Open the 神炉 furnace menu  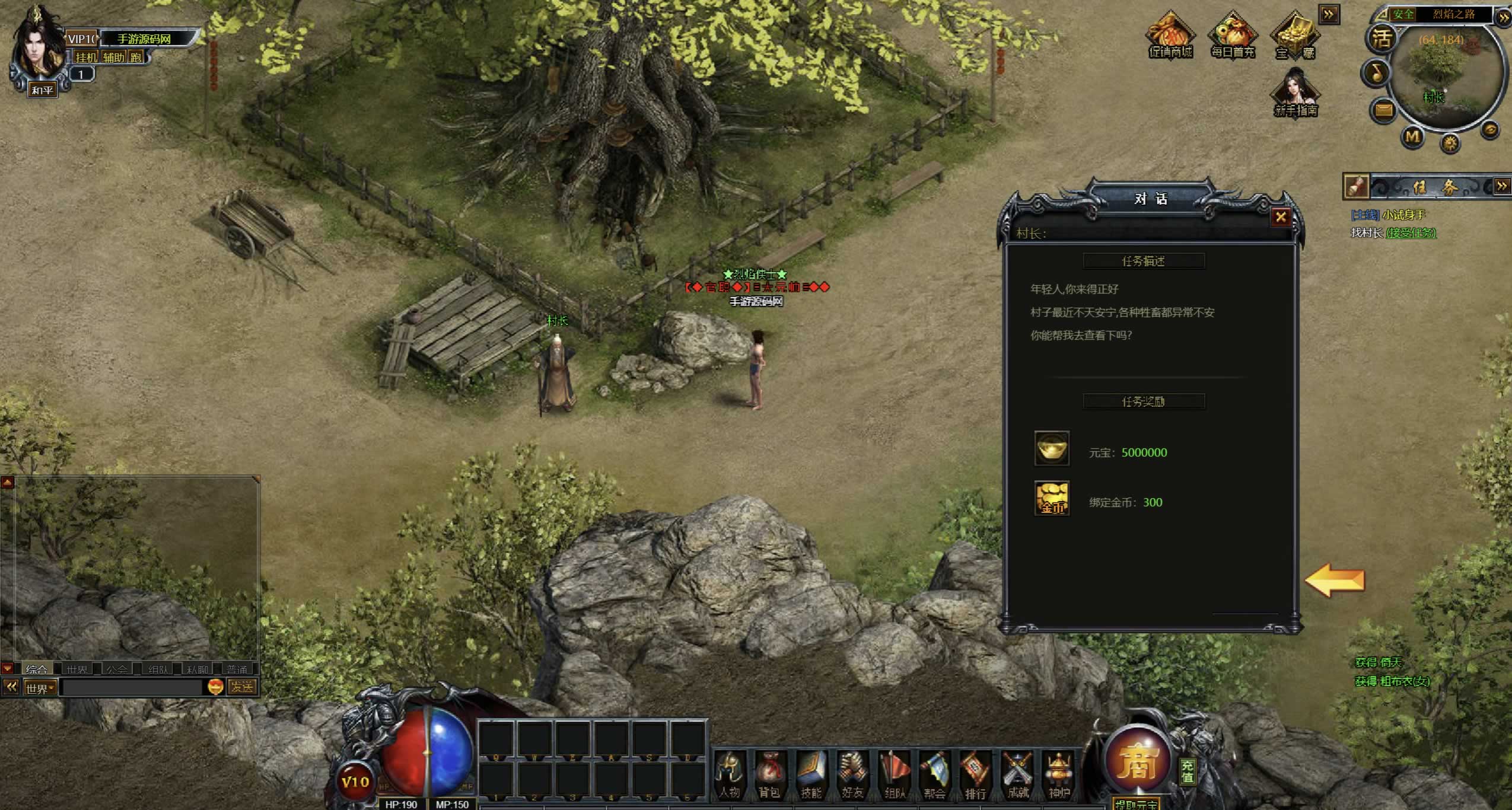click(x=1059, y=774)
